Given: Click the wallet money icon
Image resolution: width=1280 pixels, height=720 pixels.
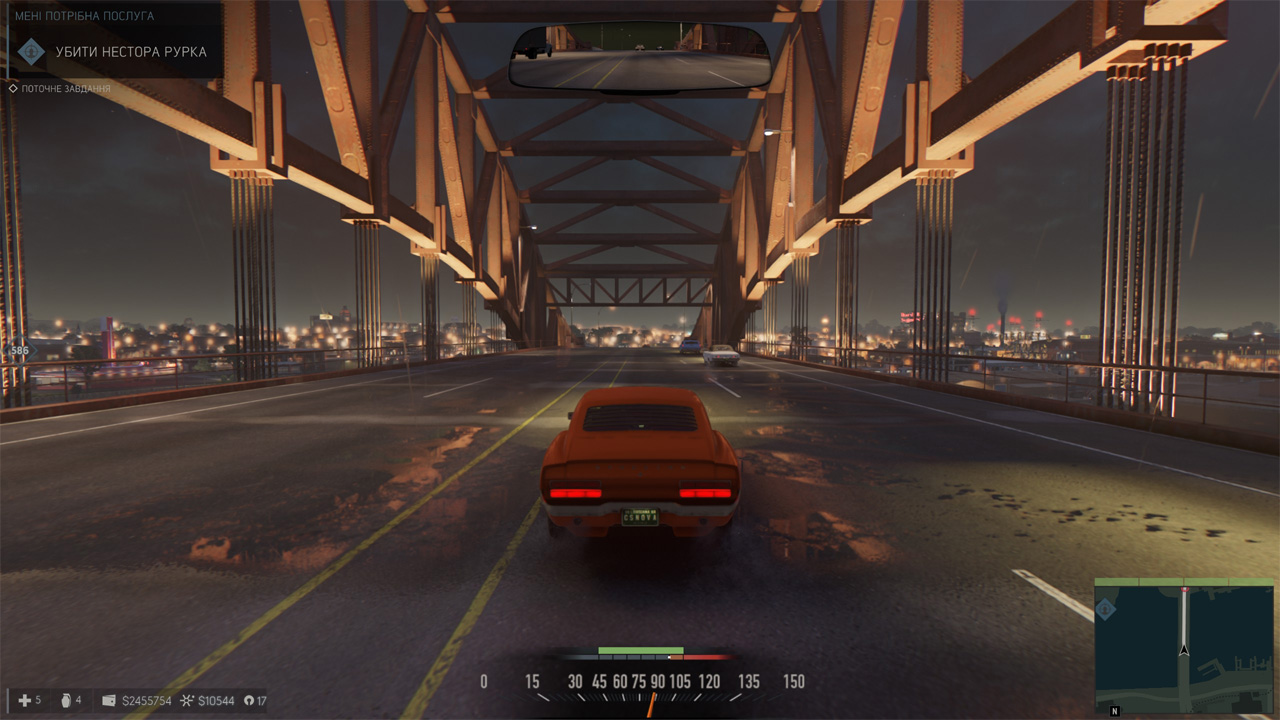Looking at the screenshot, I should tap(109, 701).
